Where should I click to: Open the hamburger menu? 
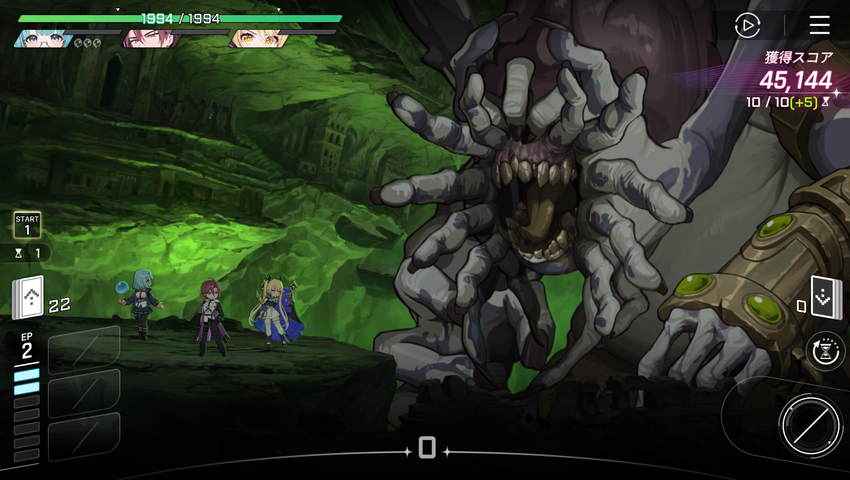(820, 25)
